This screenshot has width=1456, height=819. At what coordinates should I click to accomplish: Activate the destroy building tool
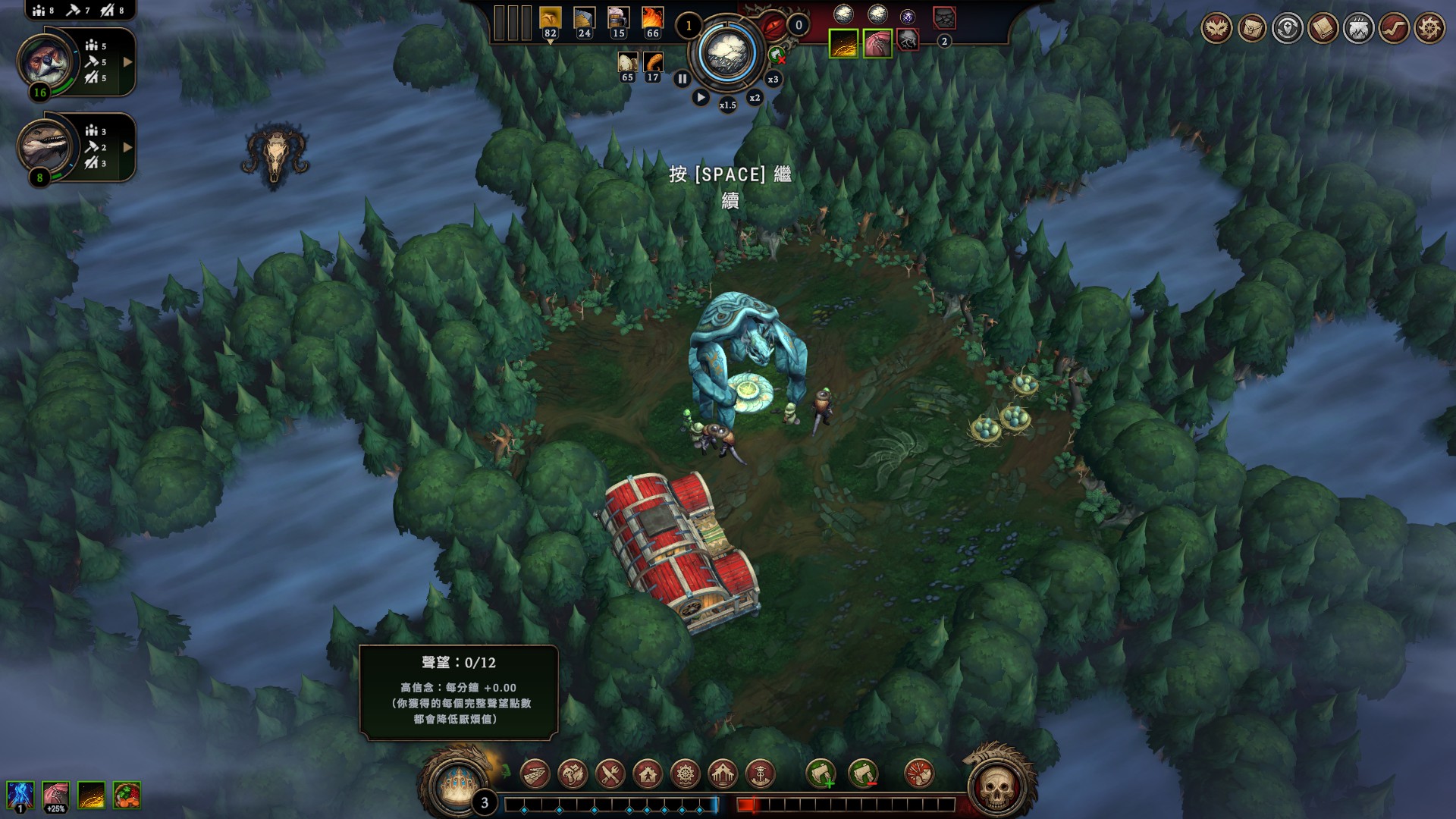[x=919, y=774]
